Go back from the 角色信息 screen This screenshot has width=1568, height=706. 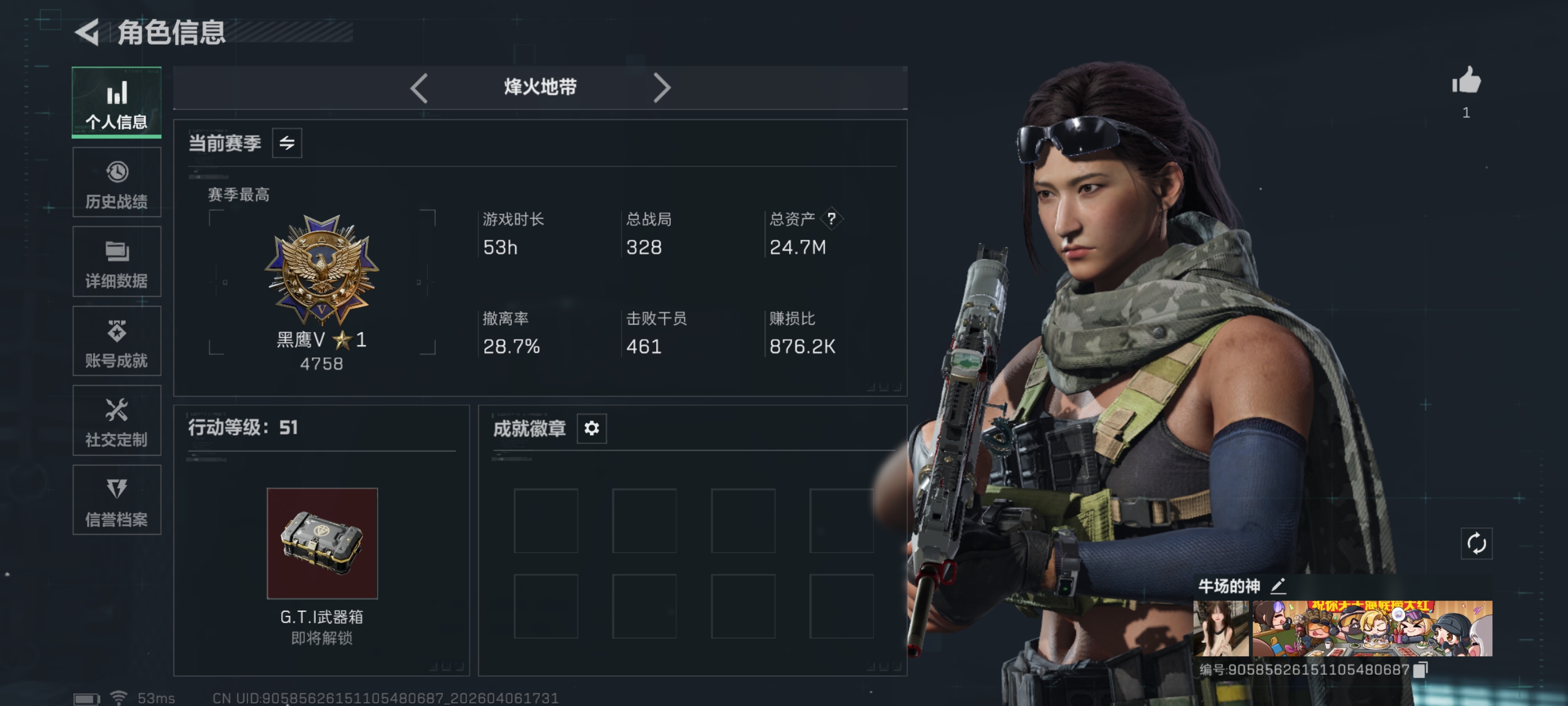87,32
